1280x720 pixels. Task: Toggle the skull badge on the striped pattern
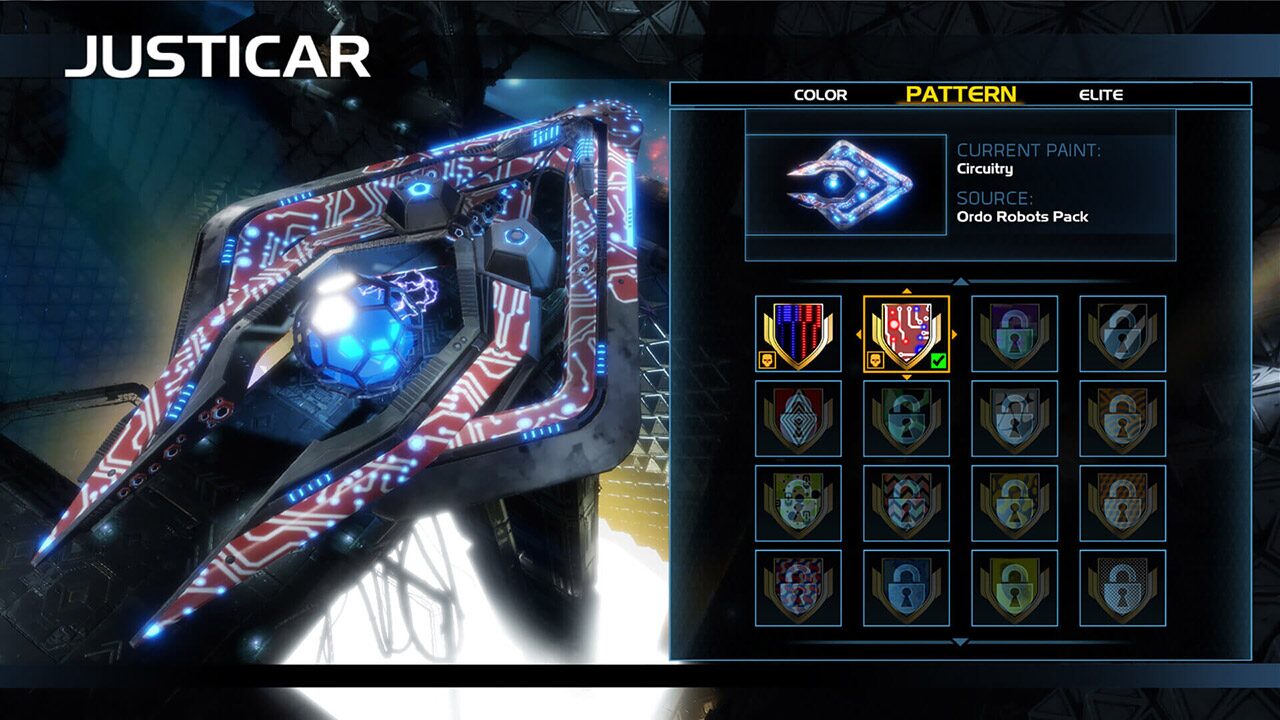(x=768, y=360)
